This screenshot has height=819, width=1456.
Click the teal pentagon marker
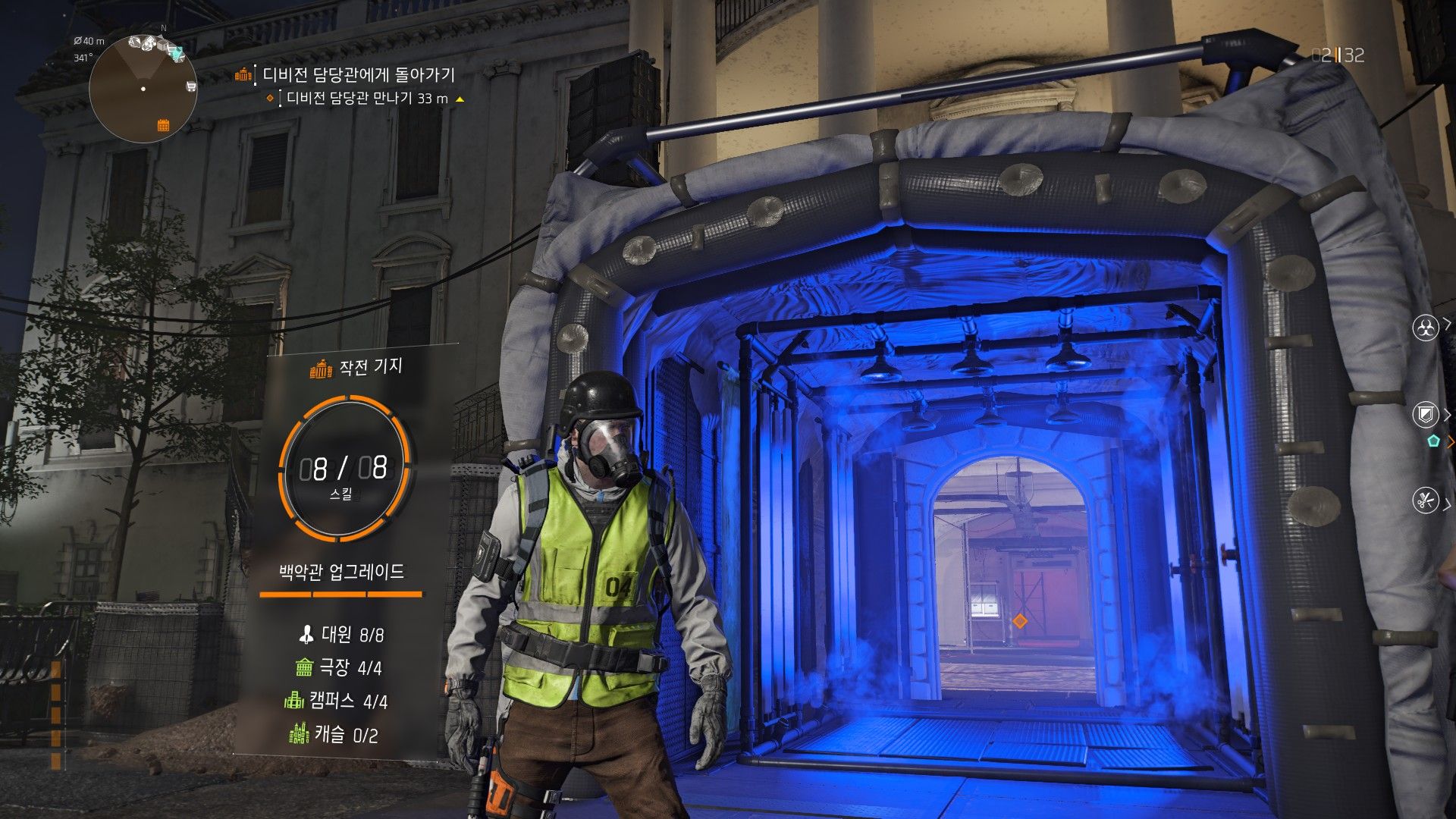[x=1432, y=441]
